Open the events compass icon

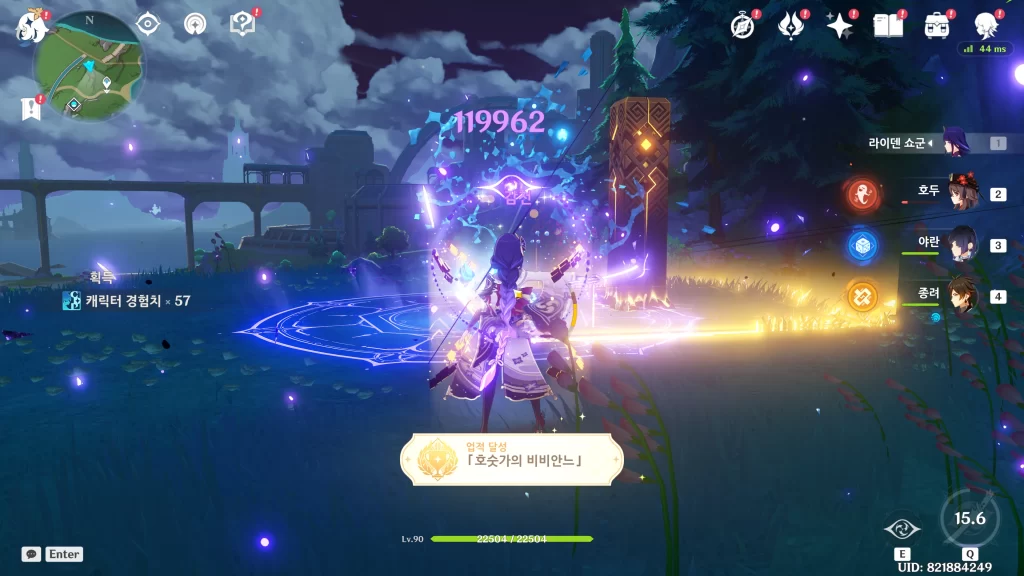pyautogui.click(x=742, y=26)
